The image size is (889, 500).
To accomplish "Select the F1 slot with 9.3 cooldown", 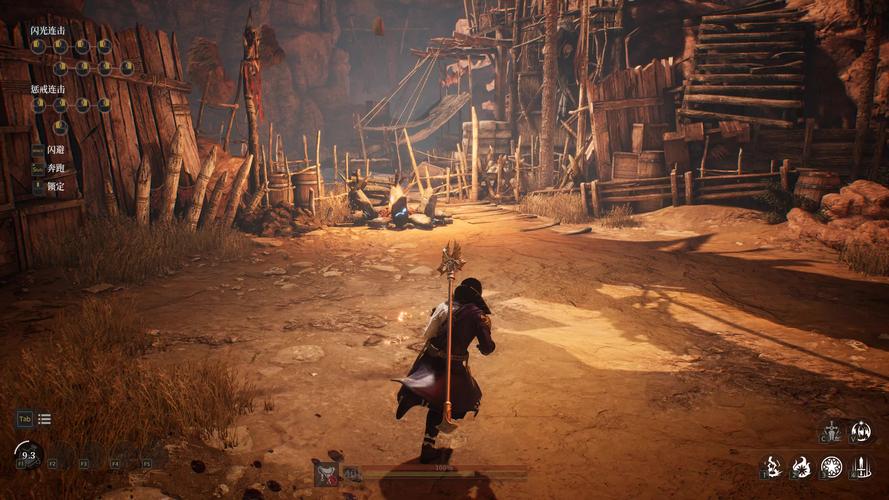I will (28, 455).
